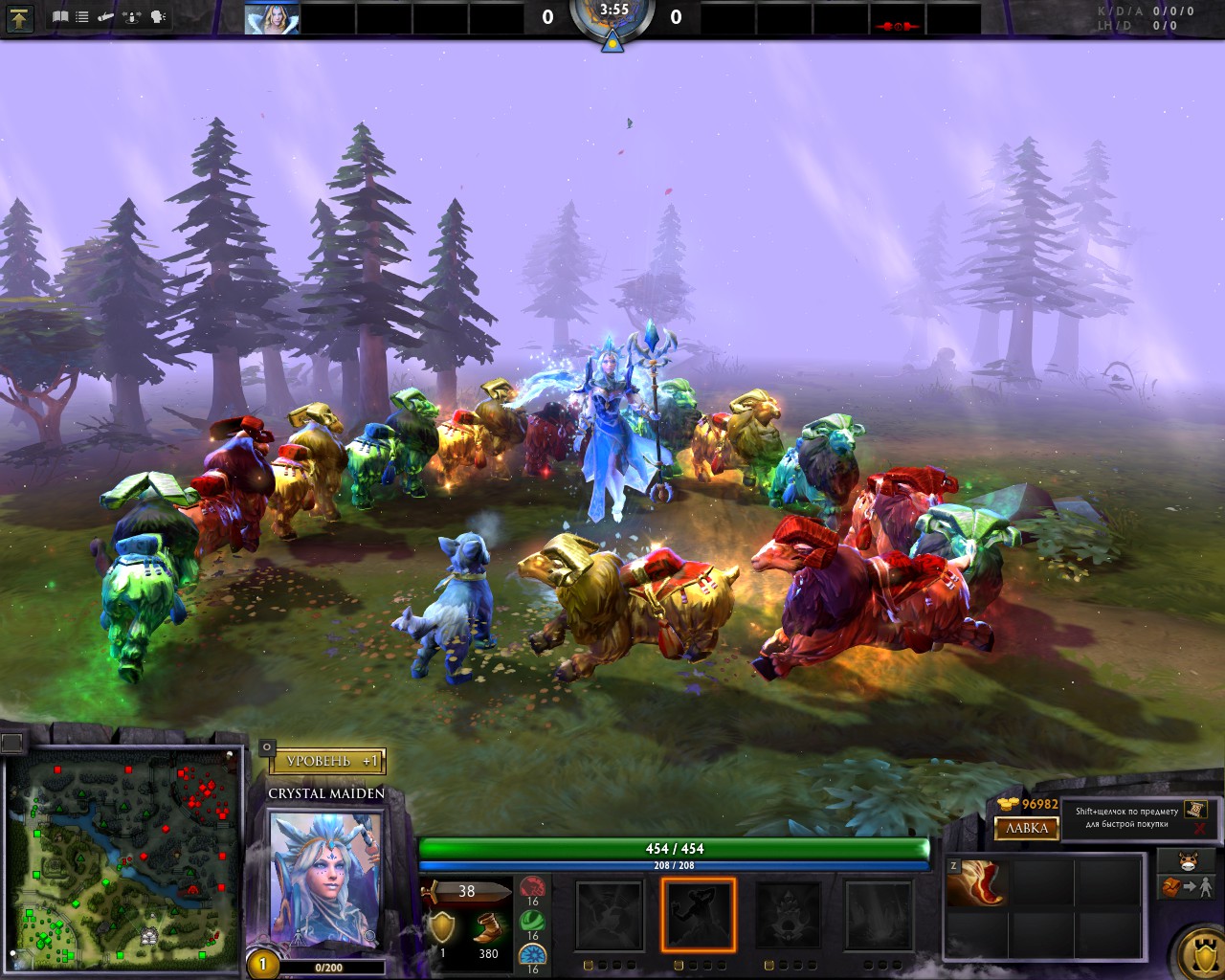
Task: Click the Уровень +1 level-up button
Action: tap(325, 761)
